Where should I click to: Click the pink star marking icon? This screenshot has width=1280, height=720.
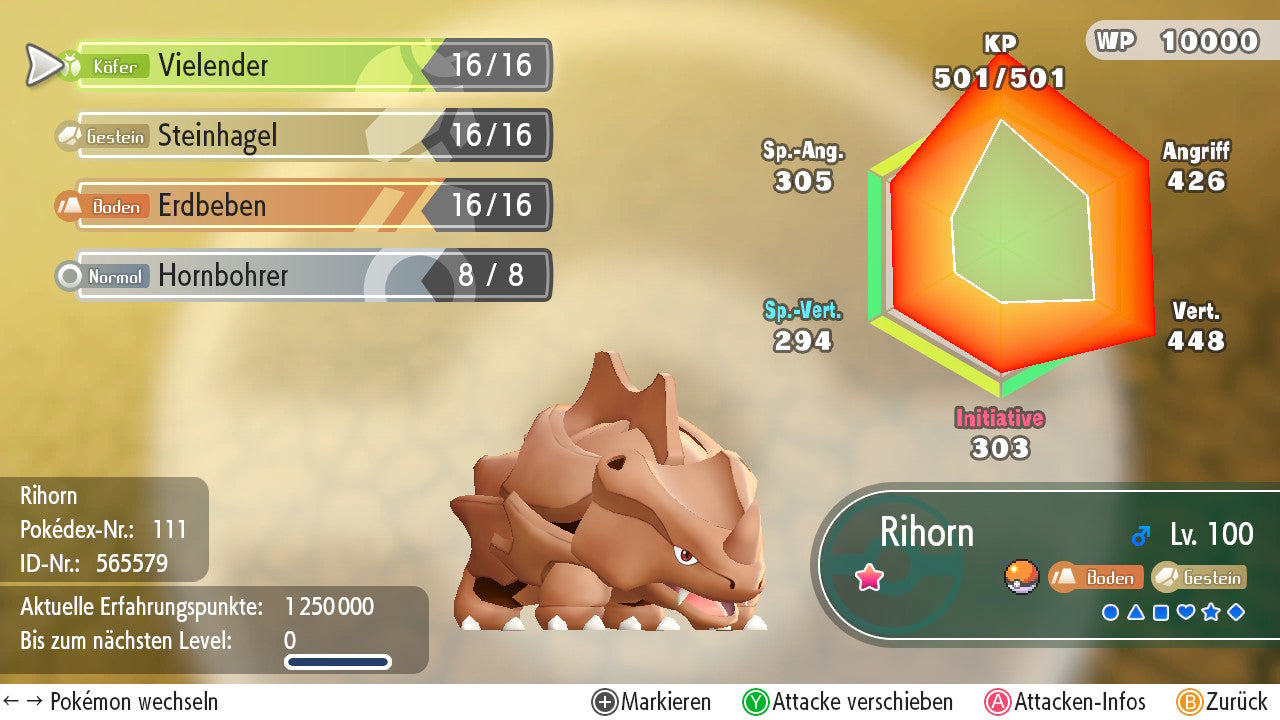pos(869,578)
